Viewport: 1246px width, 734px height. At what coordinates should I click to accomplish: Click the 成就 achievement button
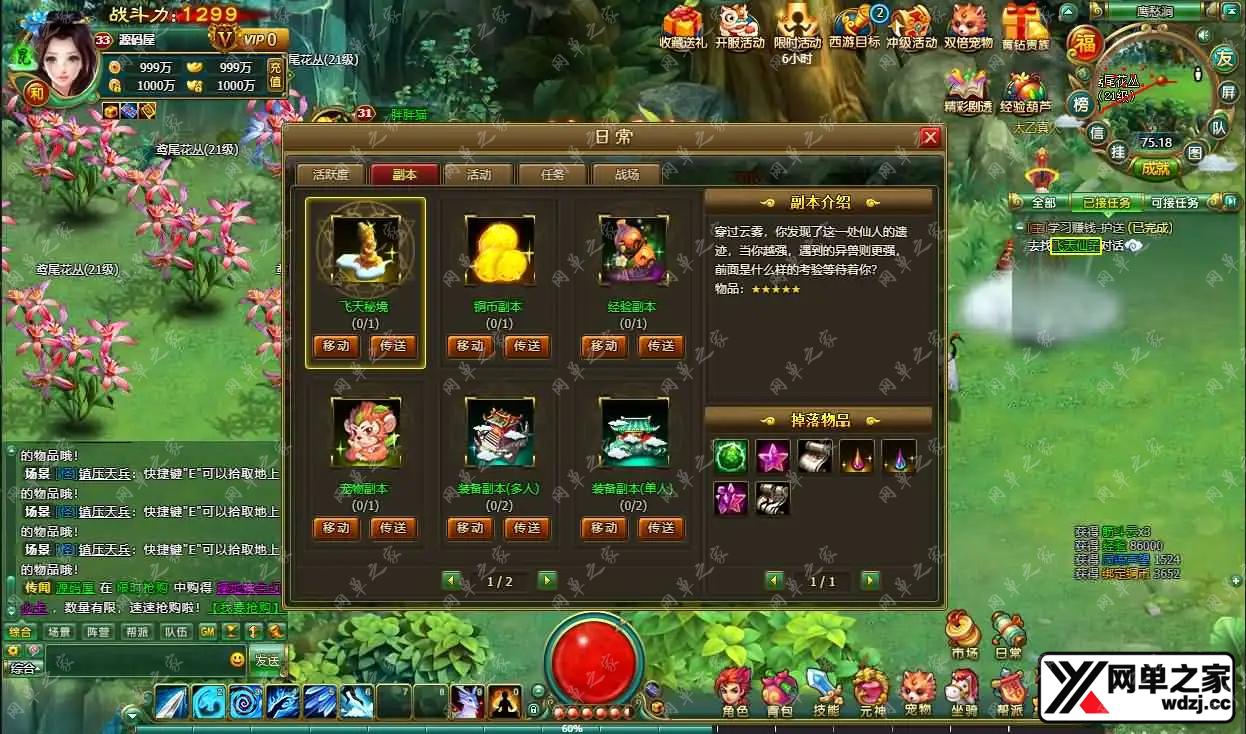coord(1155,168)
